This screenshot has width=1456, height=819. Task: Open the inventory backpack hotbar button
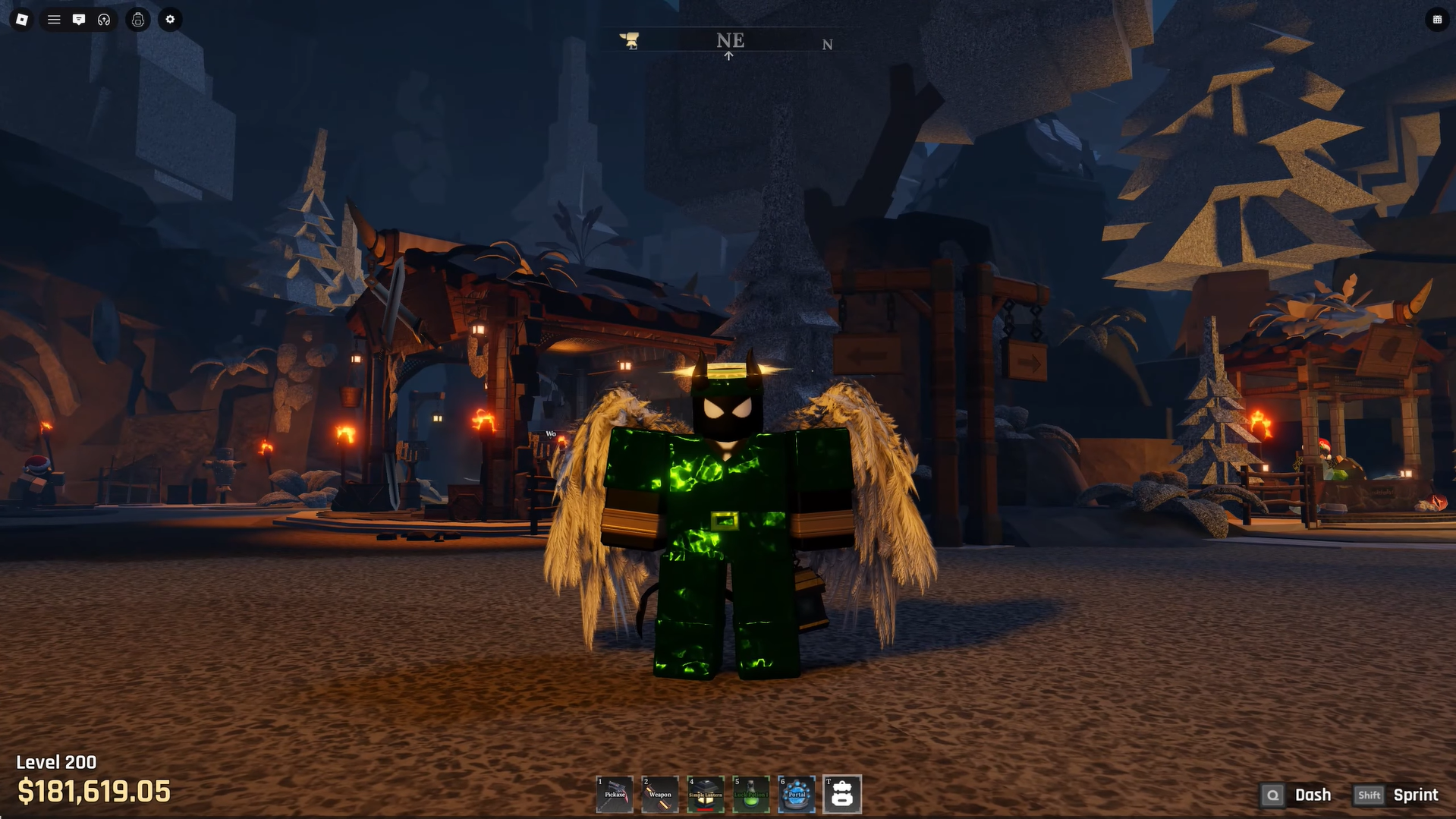pos(842,794)
